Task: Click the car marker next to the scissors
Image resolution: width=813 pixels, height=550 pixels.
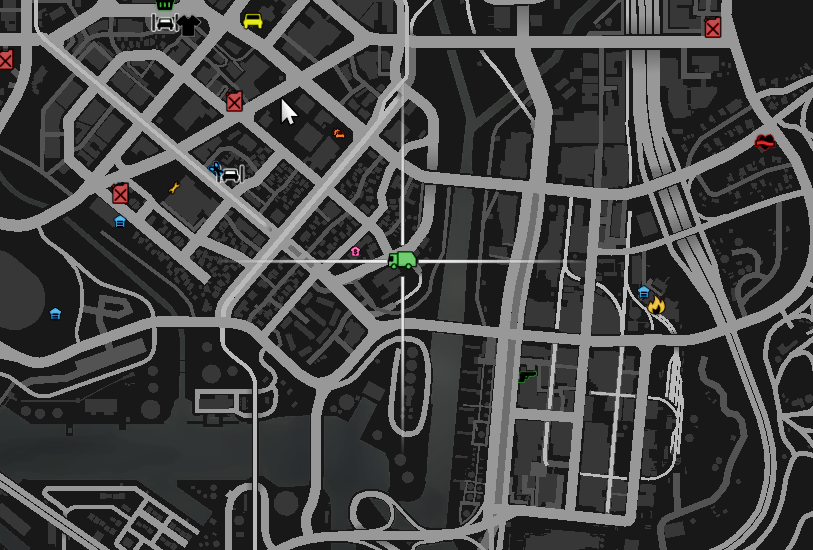Action: coord(231,175)
